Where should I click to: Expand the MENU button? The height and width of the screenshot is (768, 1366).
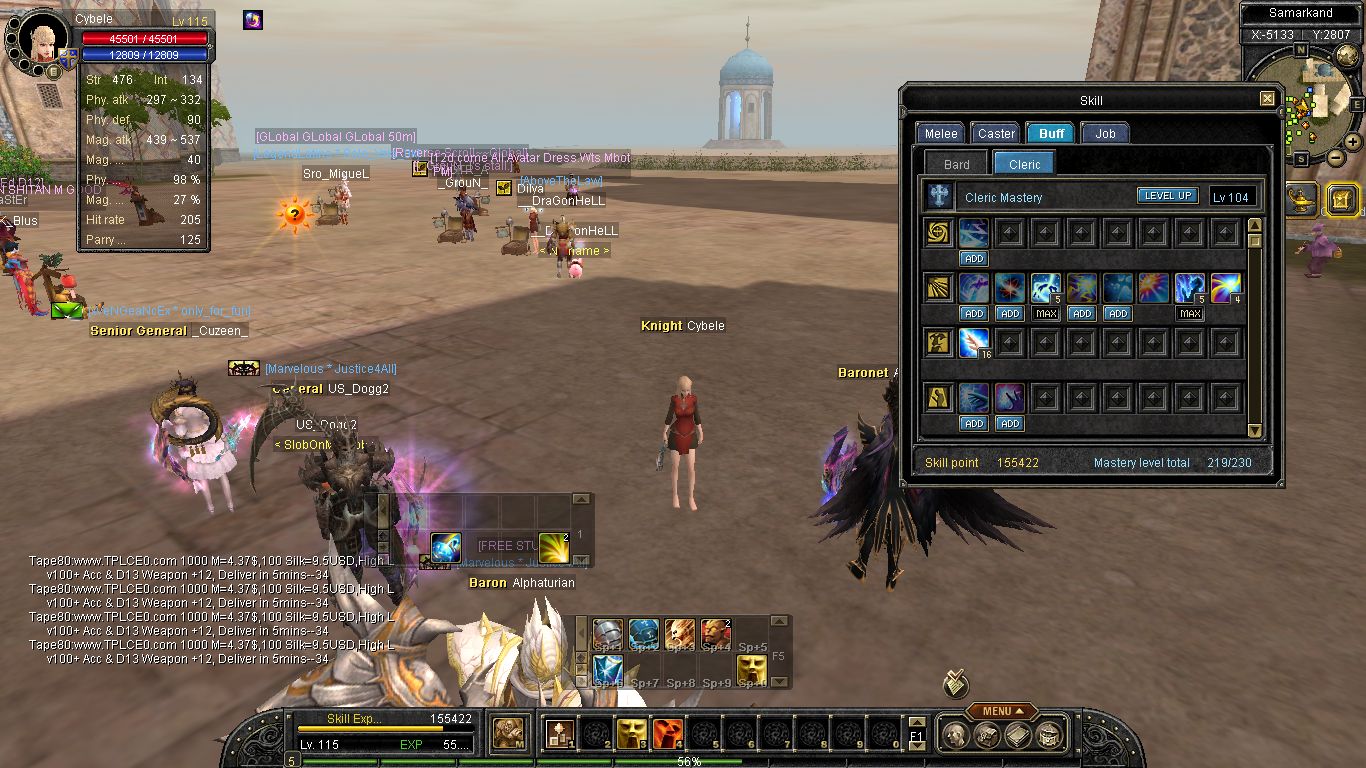coord(1002,711)
